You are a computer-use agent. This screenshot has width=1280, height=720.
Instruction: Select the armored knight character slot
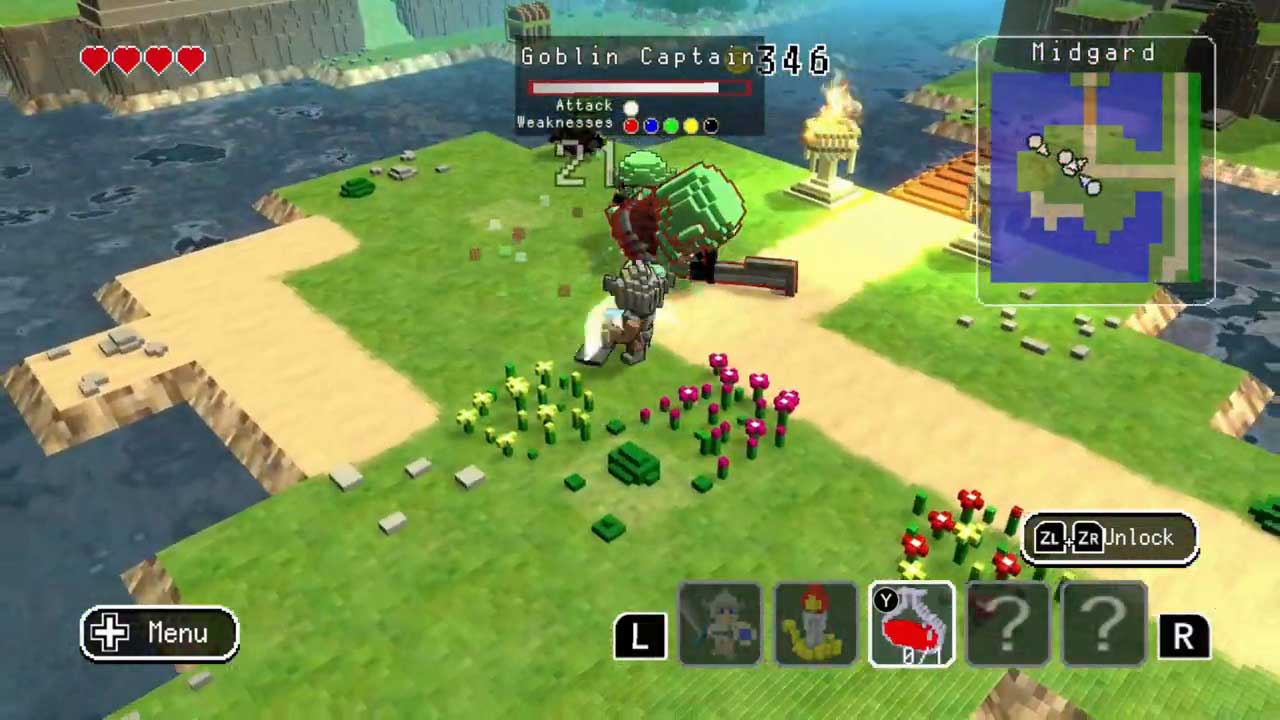719,625
